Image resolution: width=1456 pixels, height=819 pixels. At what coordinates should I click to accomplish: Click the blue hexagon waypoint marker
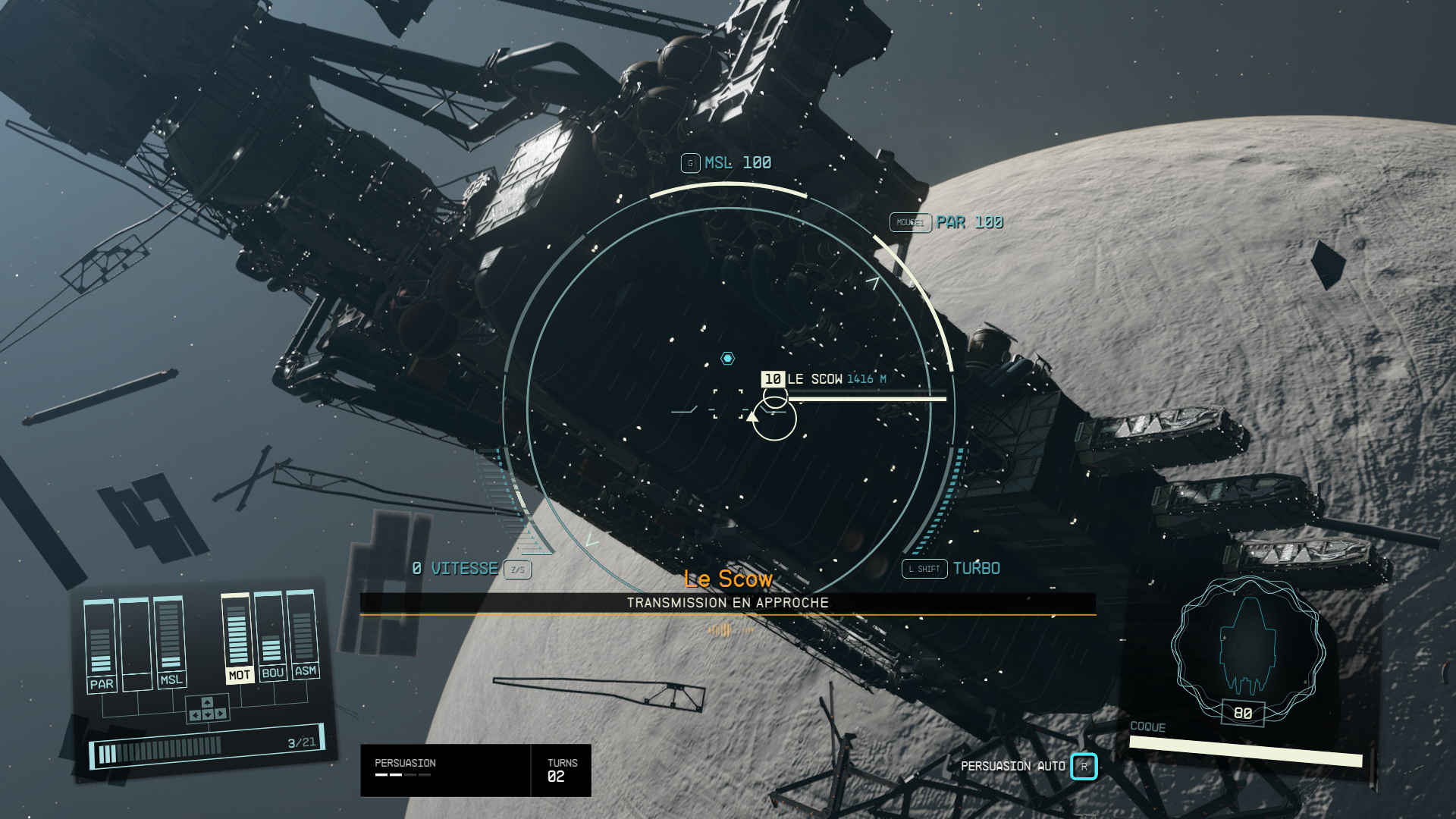[x=727, y=358]
